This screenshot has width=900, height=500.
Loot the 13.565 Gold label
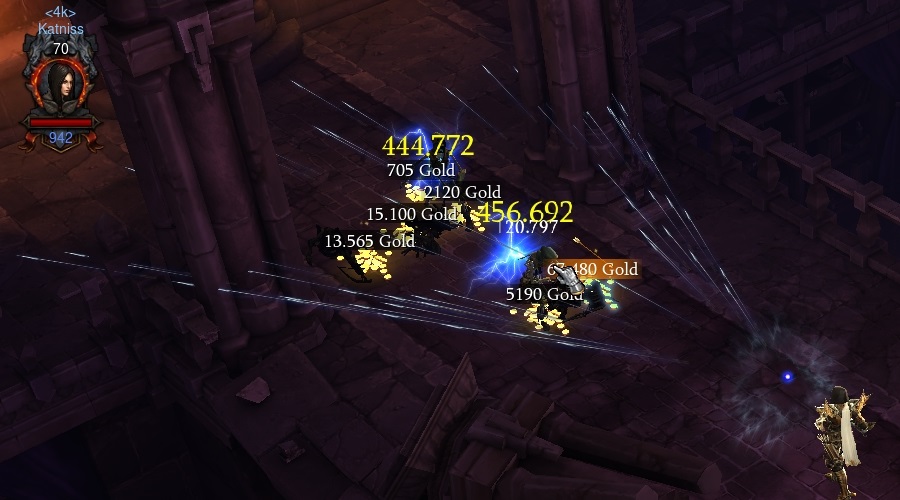pos(369,241)
